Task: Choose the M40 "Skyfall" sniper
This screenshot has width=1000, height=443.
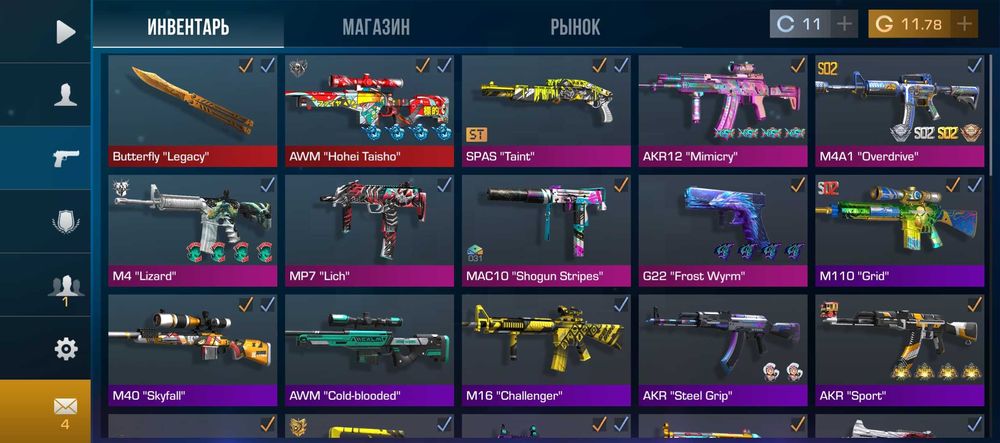Action: pos(192,350)
